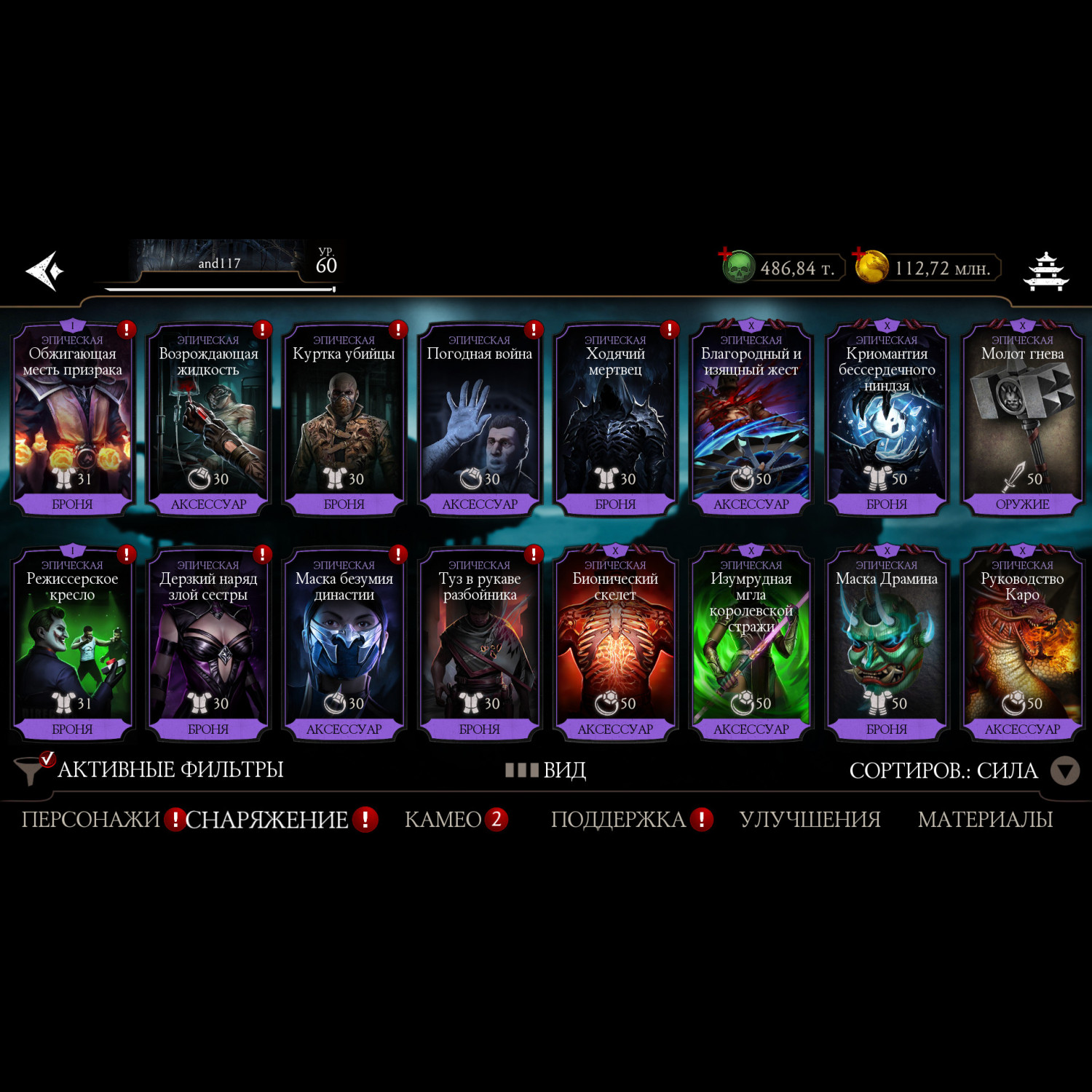Open the Режиссерское кресло card
The image size is (1092, 1092).
click(x=72, y=645)
